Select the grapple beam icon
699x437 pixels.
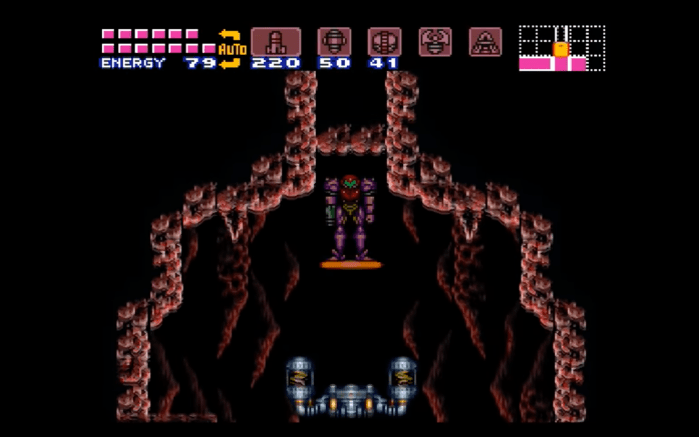click(x=435, y=42)
